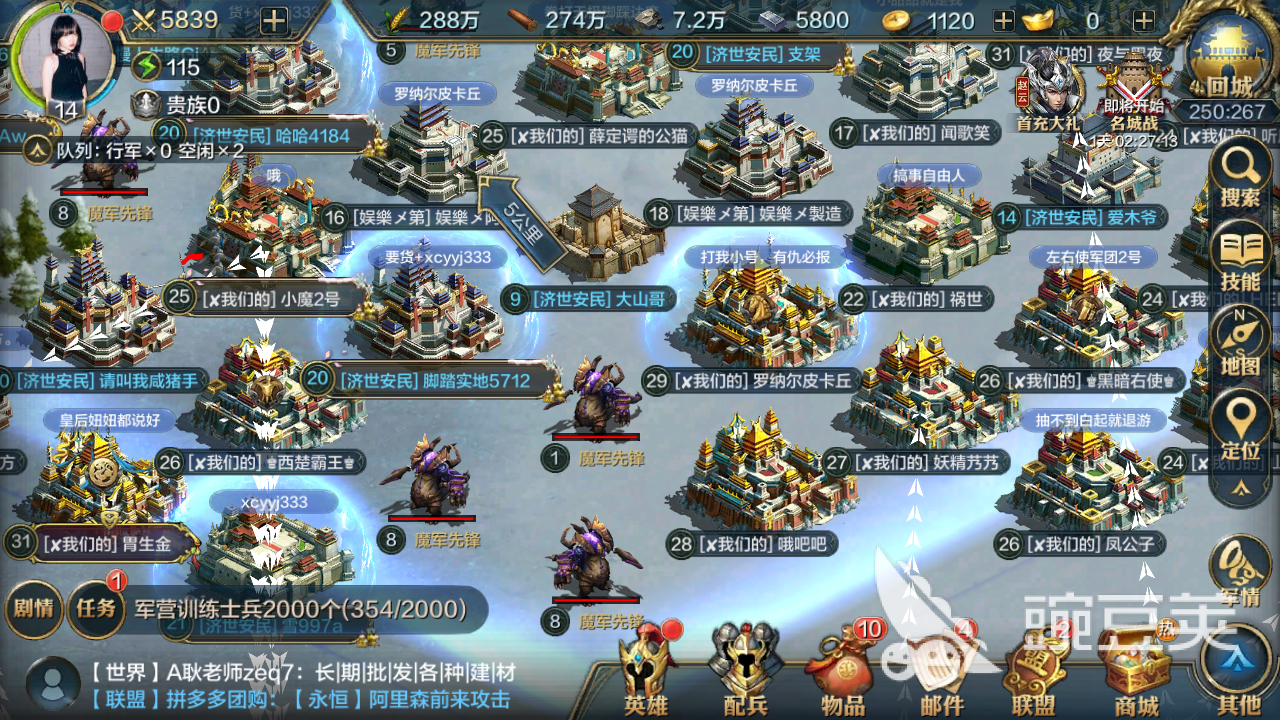Viewport: 1280px width, 720px height.
Task: Tap the 定位 location pin button
Action: [1240, 428]
